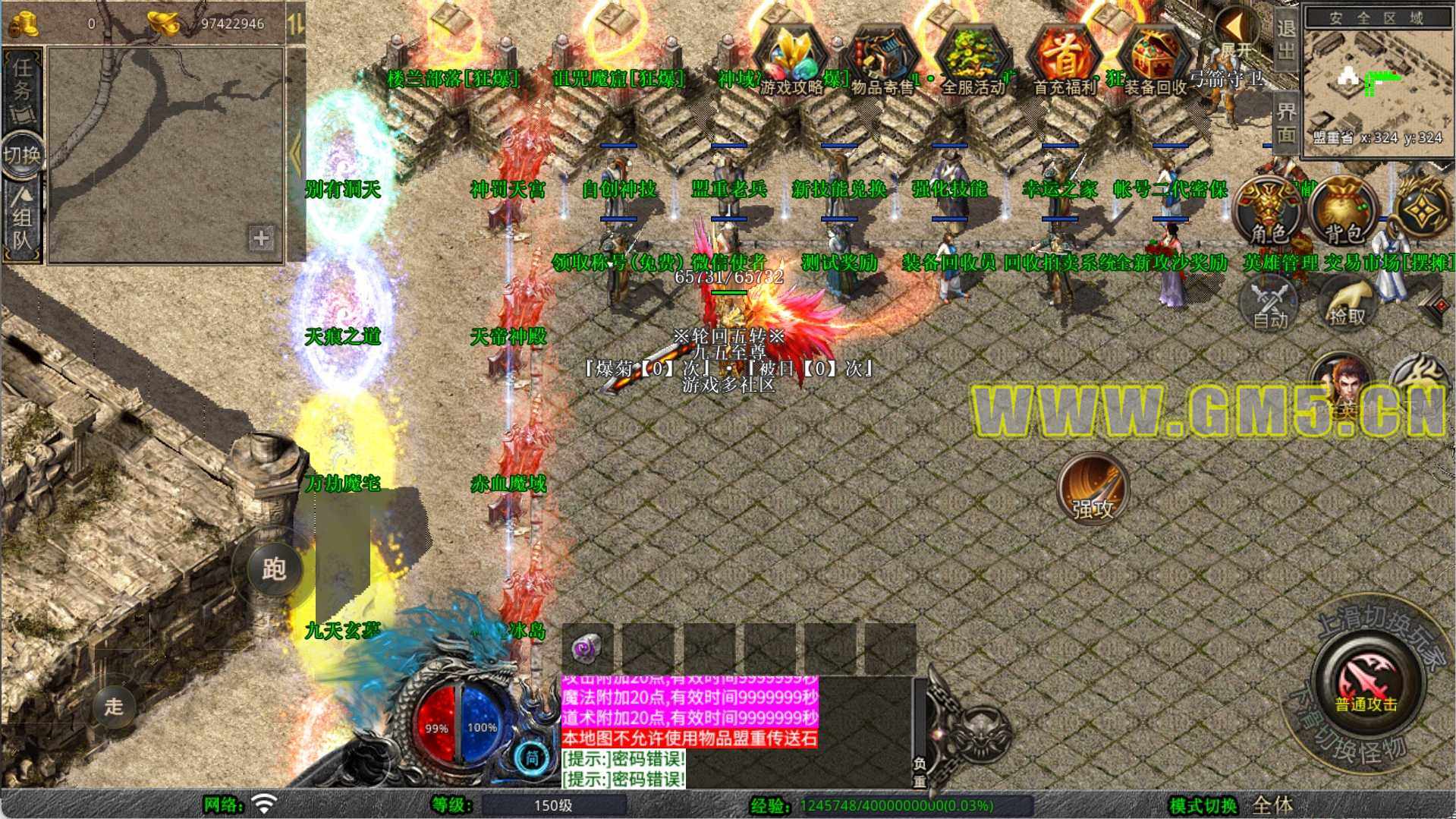Click the 切换 switch button
Screen dimensions: 1456x819
(21, 156)
